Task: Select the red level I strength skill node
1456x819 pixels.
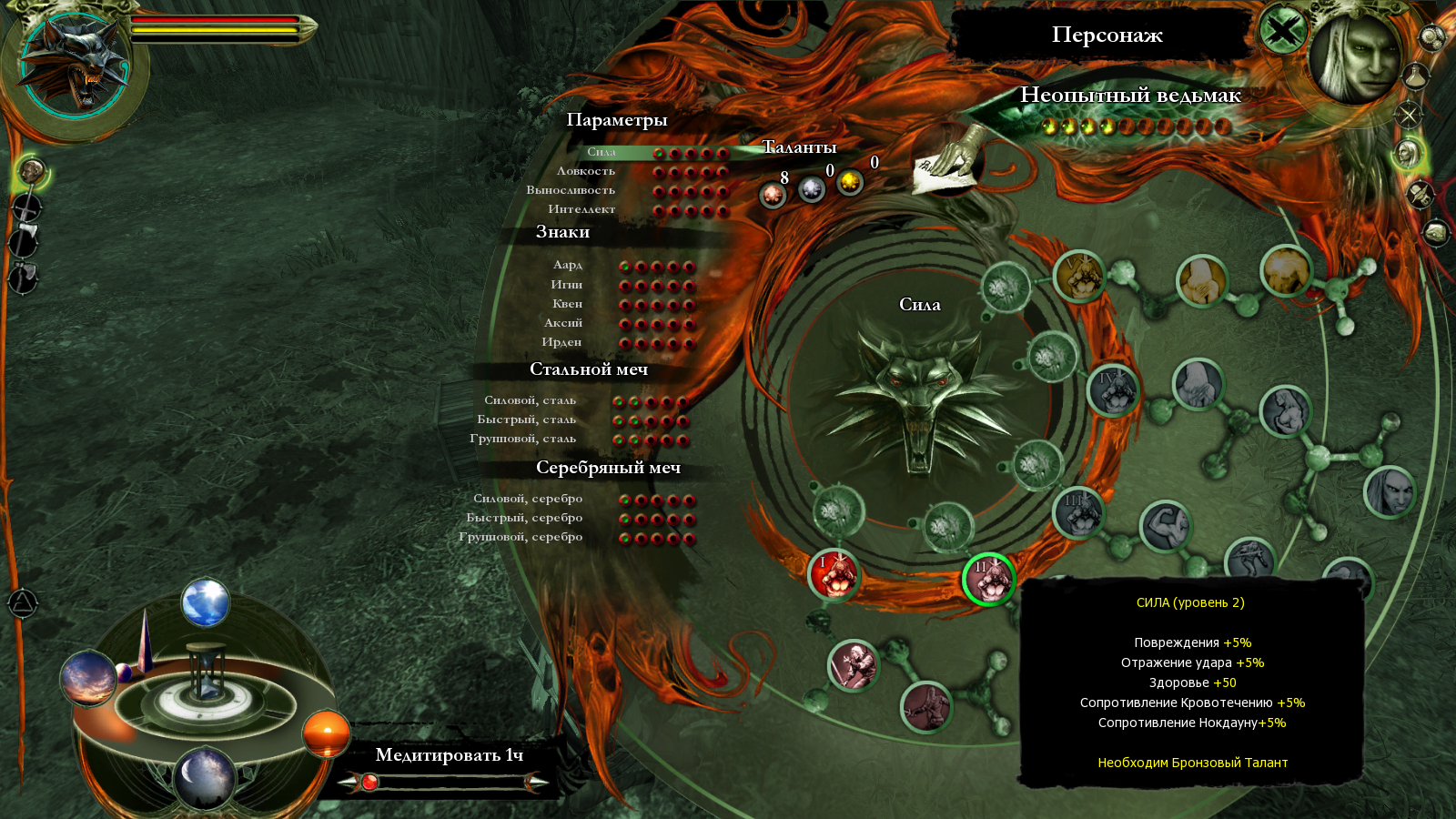Action: point(833,574)
